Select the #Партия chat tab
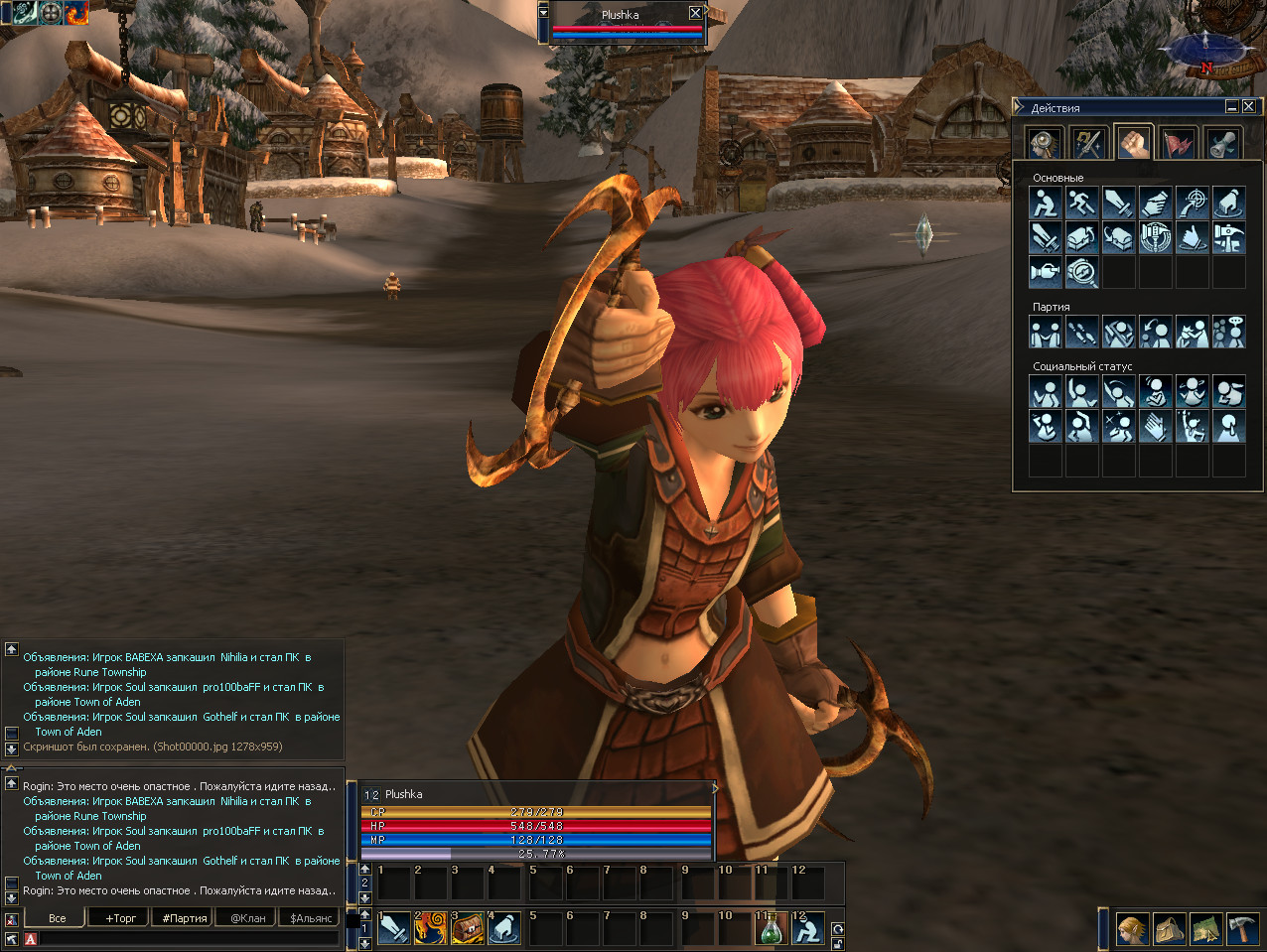The width and height of the screenshot is (1267, 952). pyautogui.click(x=185, y=918)
